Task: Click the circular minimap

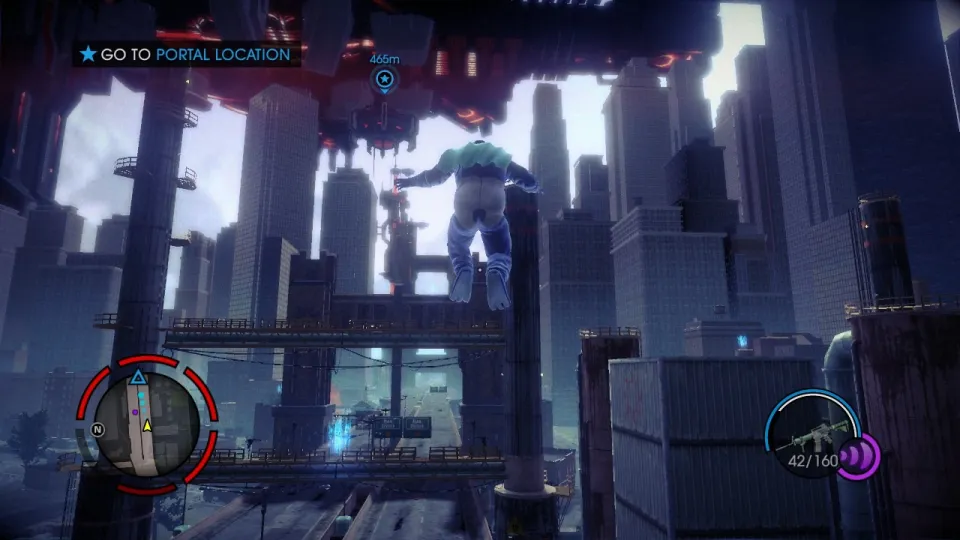Action: [148, 425]
